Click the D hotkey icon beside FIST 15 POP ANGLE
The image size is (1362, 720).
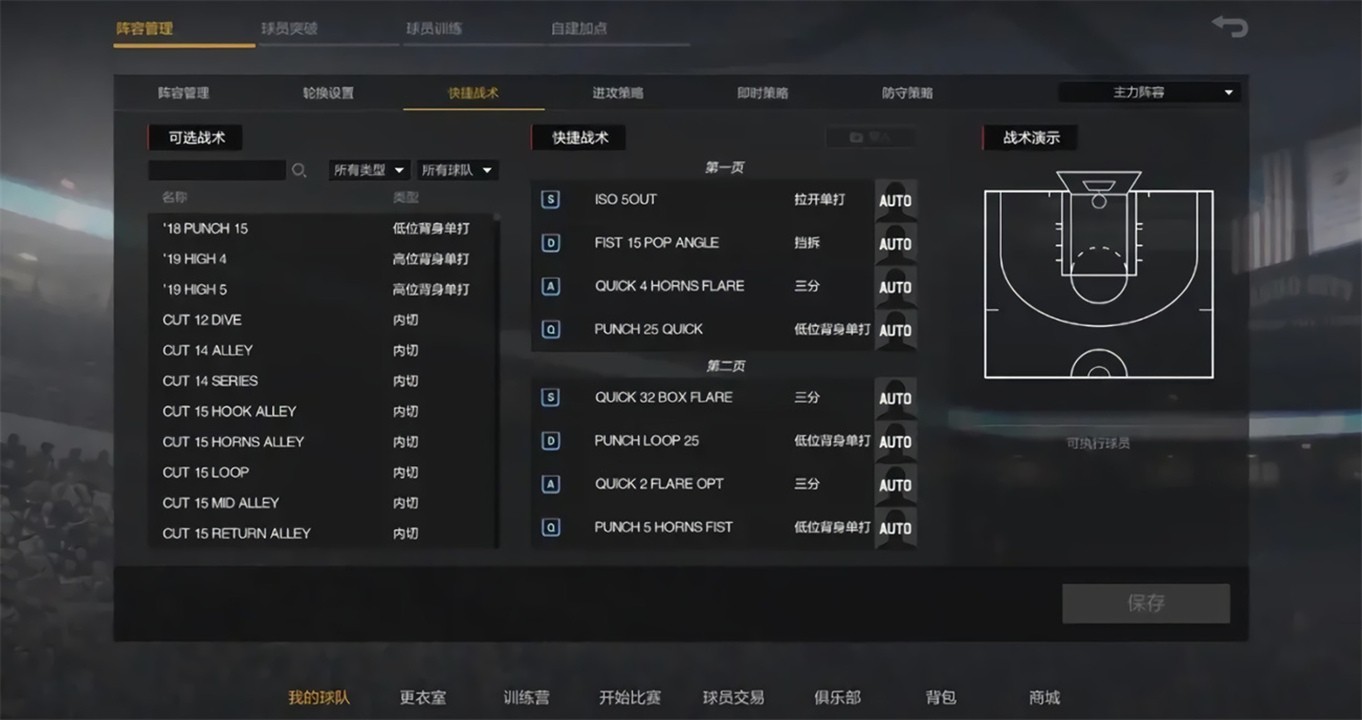551,242
